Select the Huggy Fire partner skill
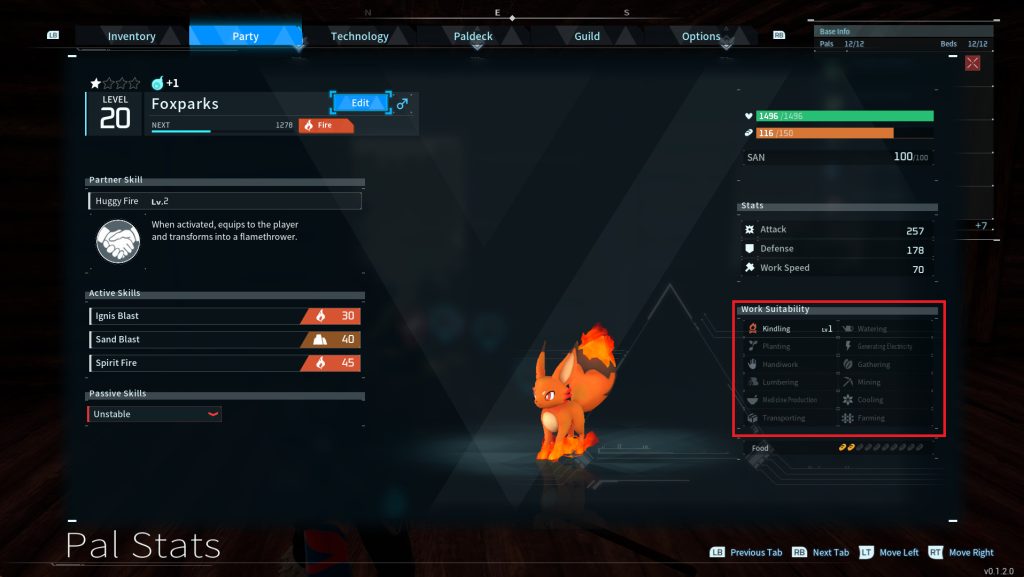 [225, 201]
